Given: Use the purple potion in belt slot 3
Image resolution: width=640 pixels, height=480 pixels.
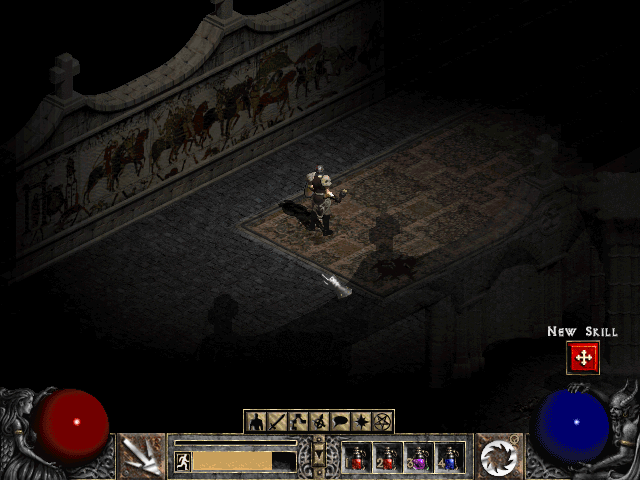Looking at the screenshot, I should point(419,457).
